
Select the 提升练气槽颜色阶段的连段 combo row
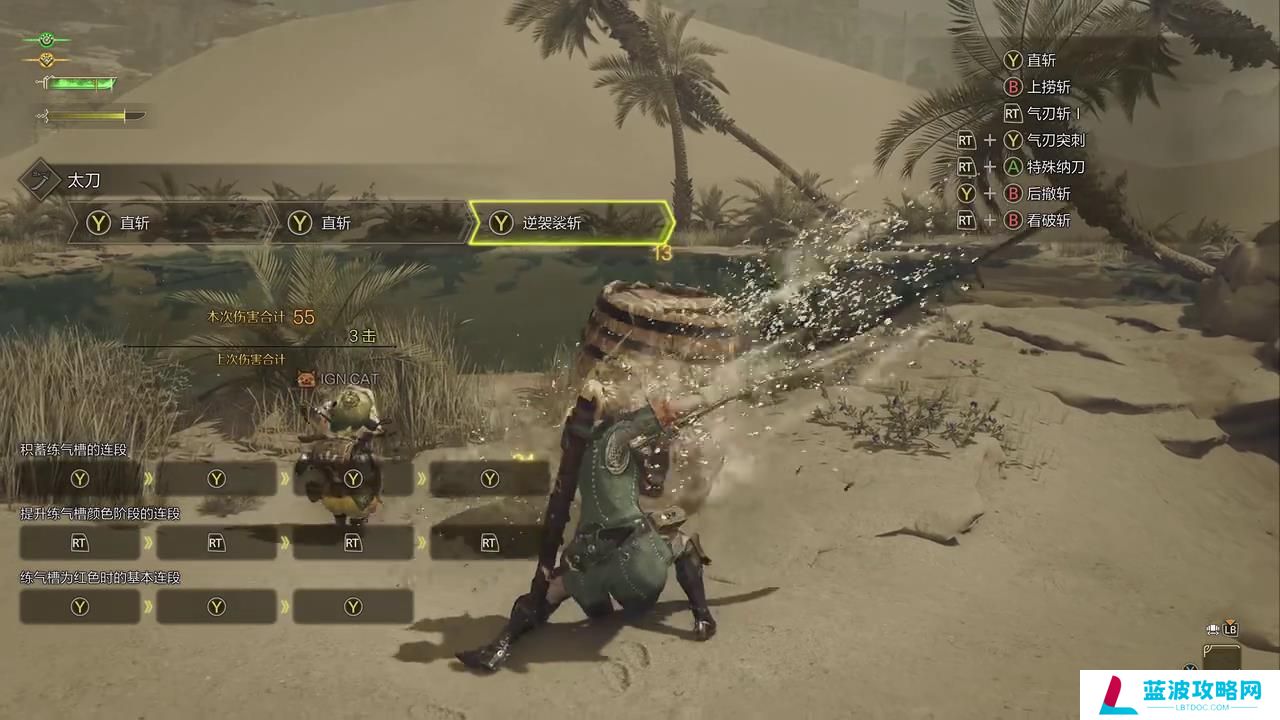100,513
